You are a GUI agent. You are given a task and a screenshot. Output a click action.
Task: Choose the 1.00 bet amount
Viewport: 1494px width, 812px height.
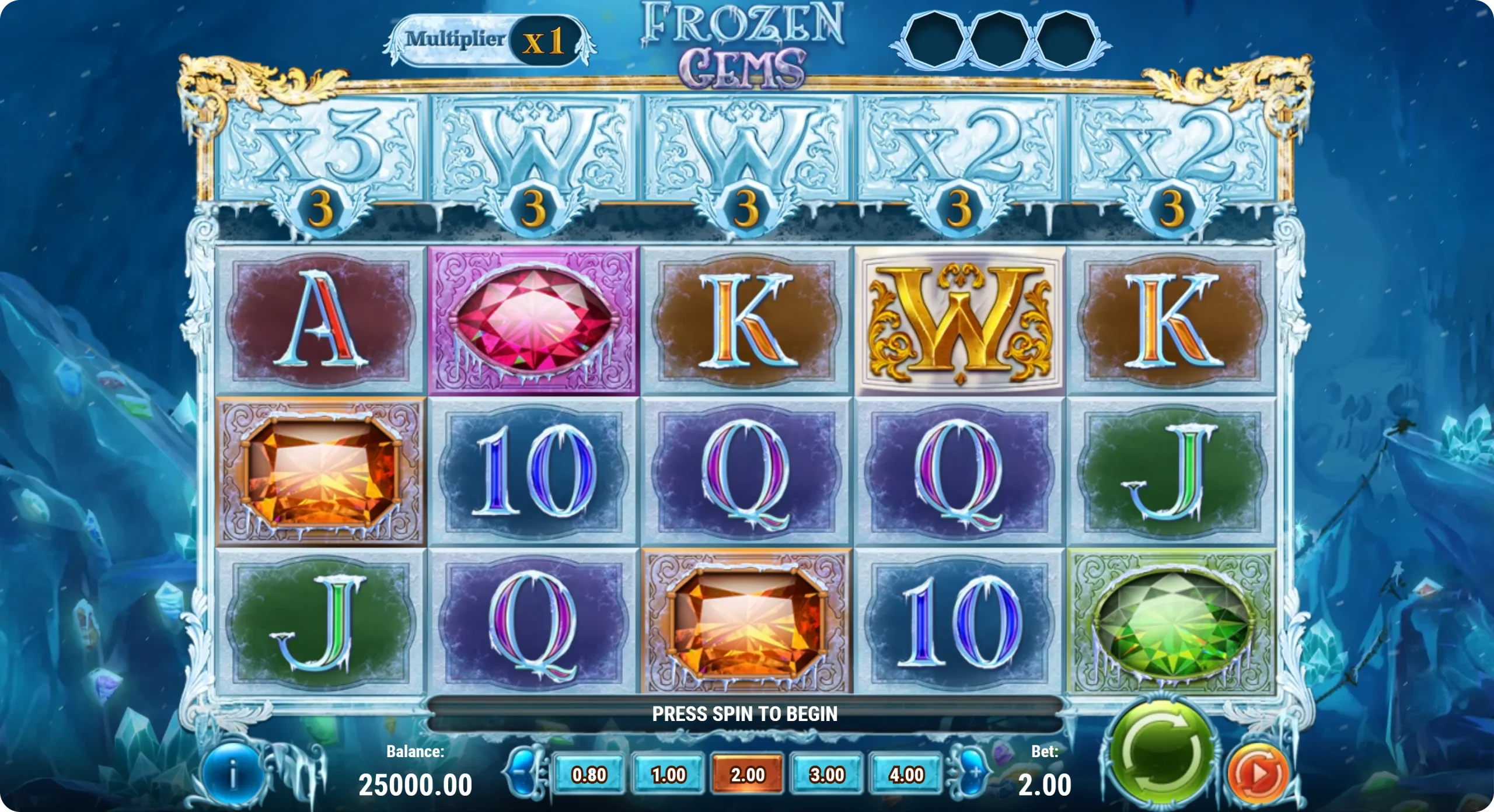[668, 775]
